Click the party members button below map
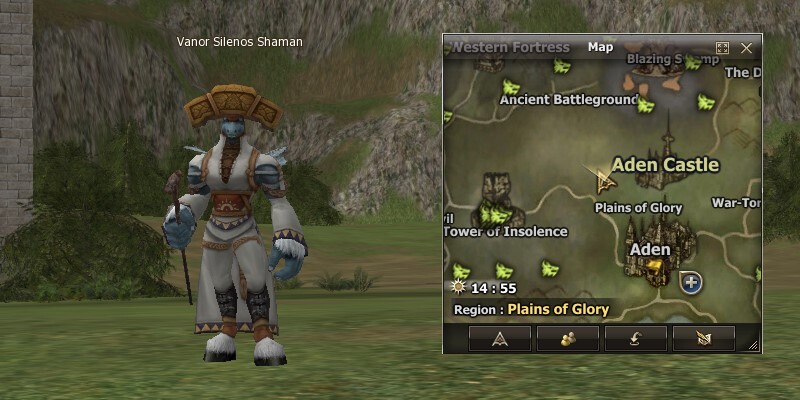This screenshot has height=400, width=800. (567, 338)
